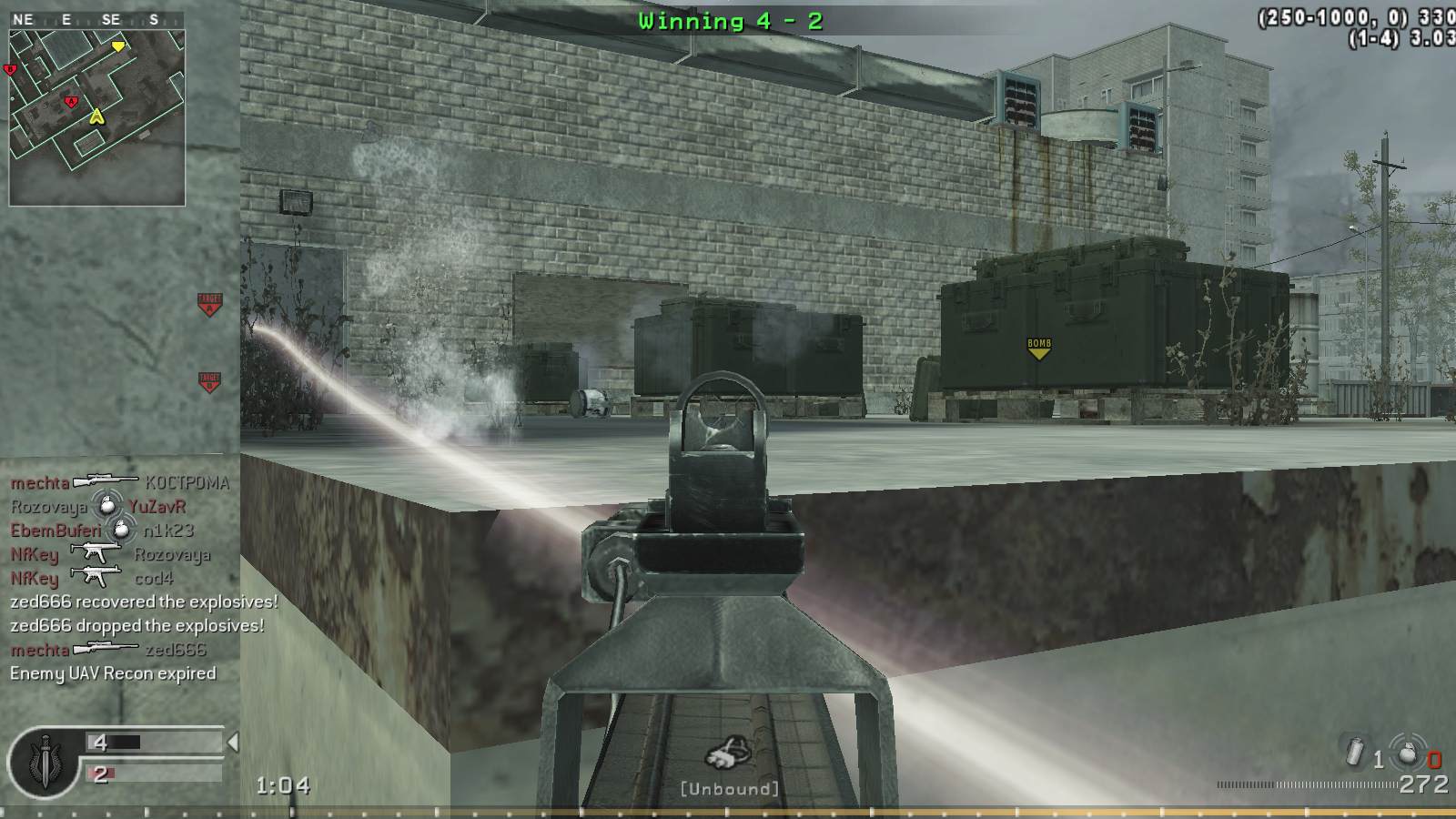
Task: Click the yellow player arrow on the minimap
Action: click(x=96, y=116)
